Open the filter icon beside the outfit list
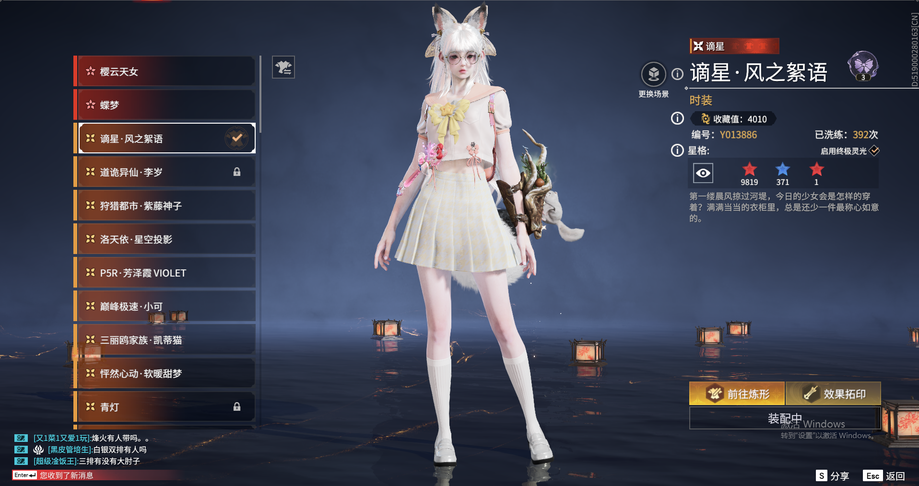Viewport: 919px width, 486px height. (x=284, y=67)
